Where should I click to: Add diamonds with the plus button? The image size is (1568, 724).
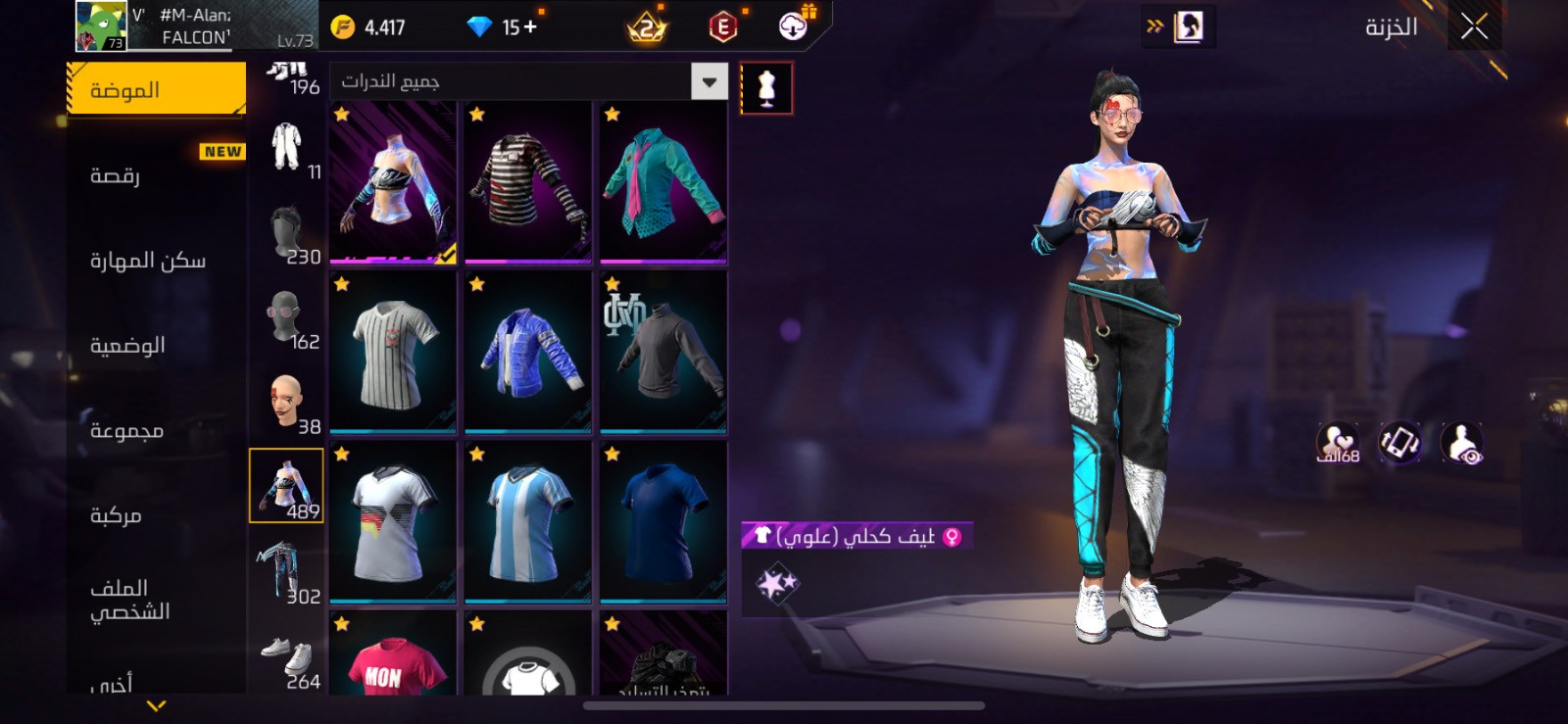pyautogui.click(x=530, y=27)
